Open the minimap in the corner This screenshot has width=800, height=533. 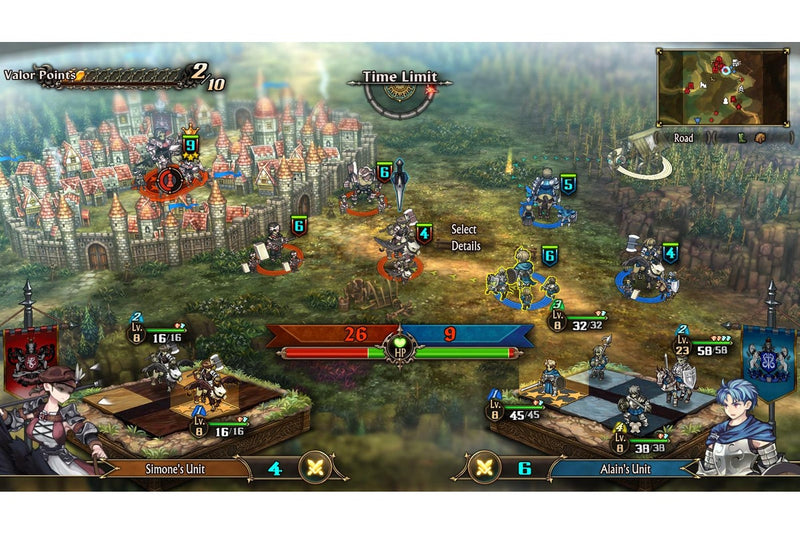tap(710, 87)
